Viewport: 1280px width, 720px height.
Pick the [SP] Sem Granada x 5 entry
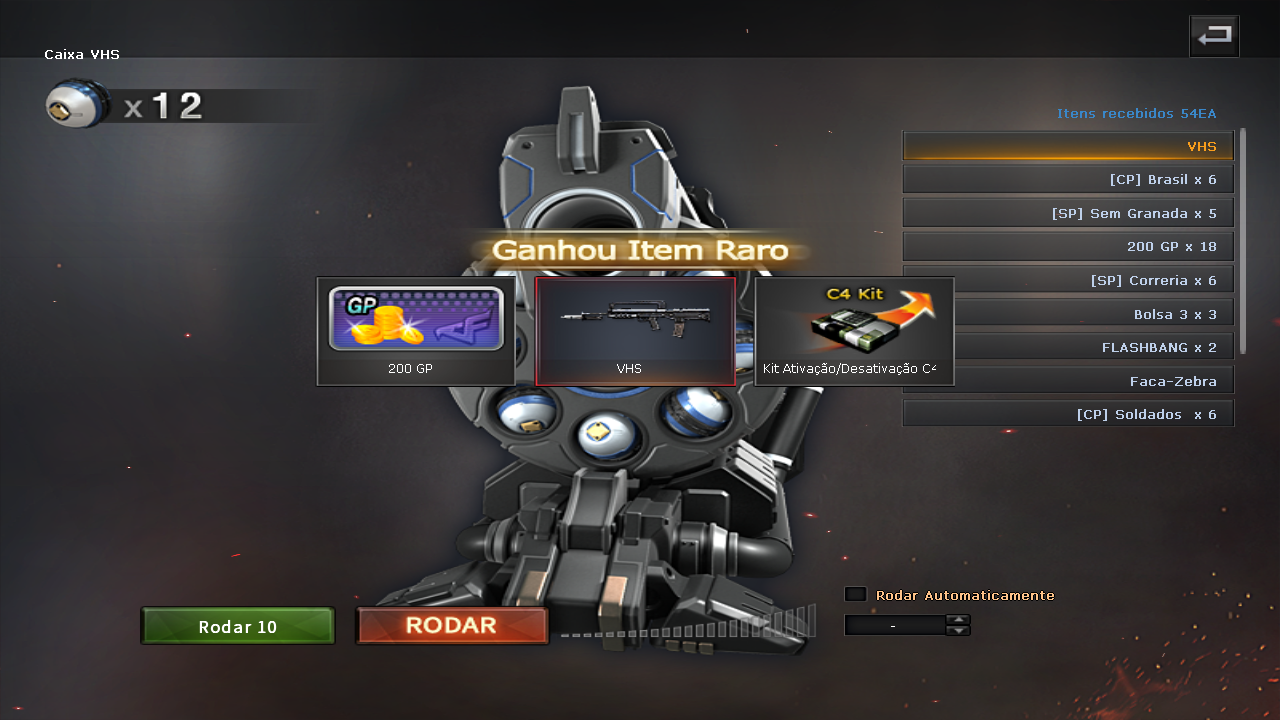click(x=1068, y=213)
